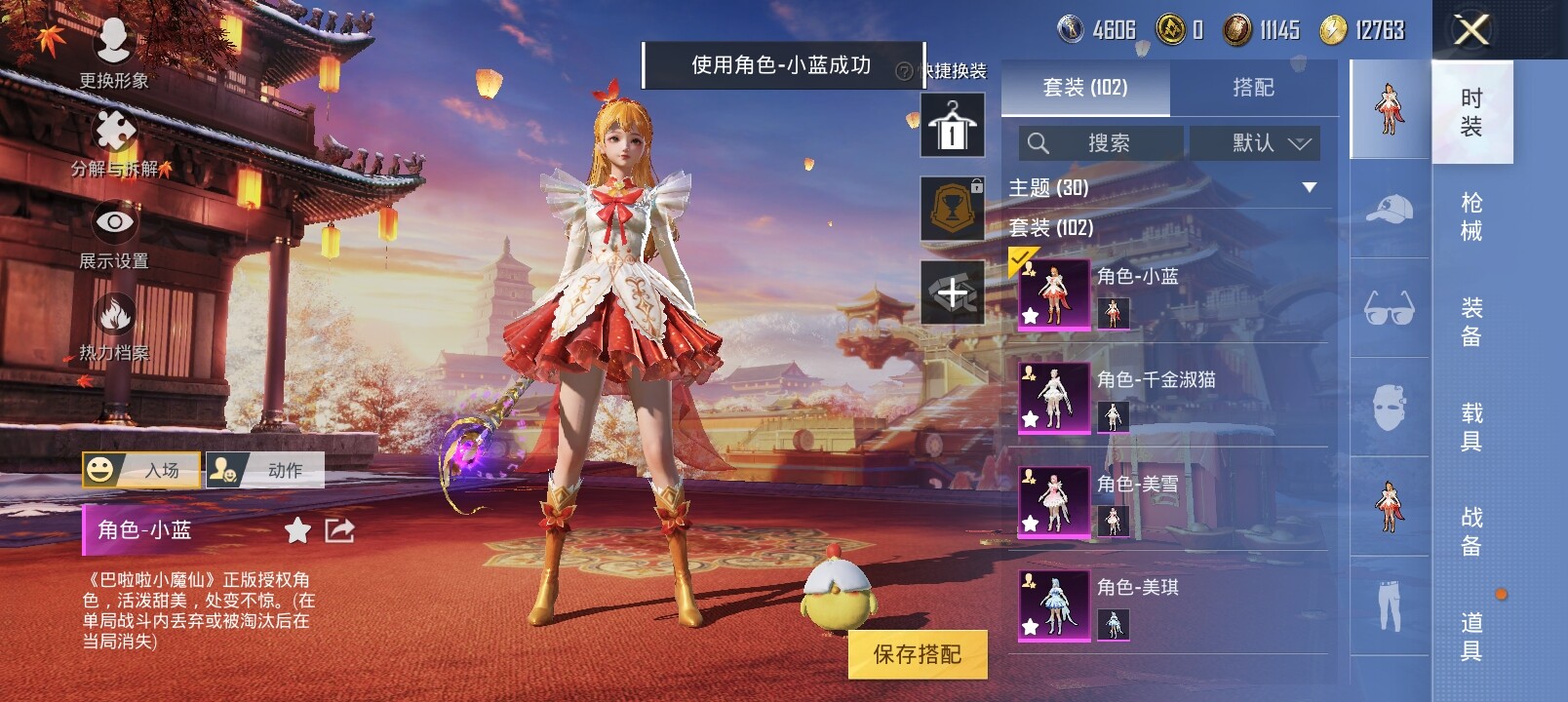Switch to the 动作 actions tab
1568x702 pixels.
(x=266, y=470)
